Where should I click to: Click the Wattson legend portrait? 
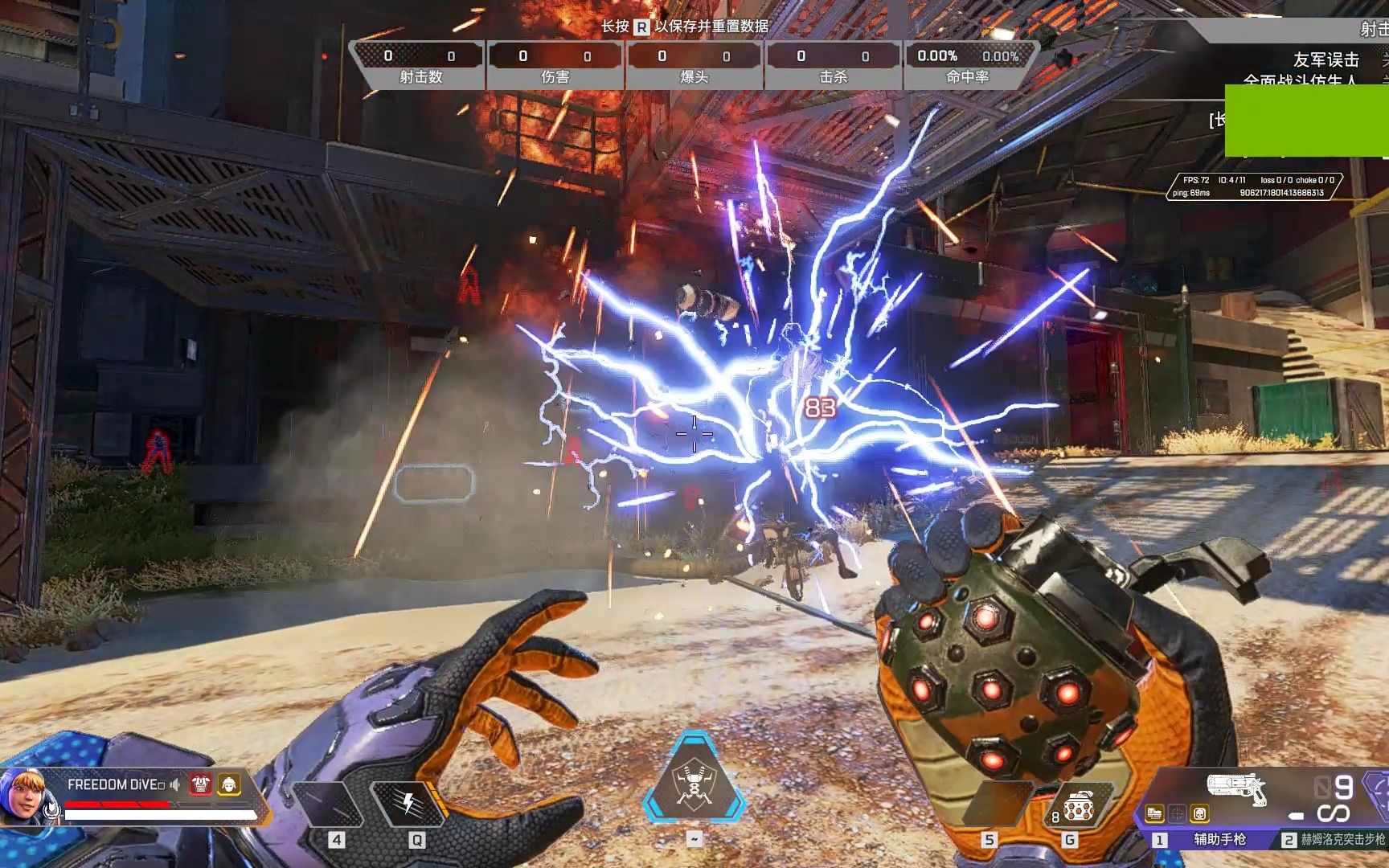click(23, 797)
